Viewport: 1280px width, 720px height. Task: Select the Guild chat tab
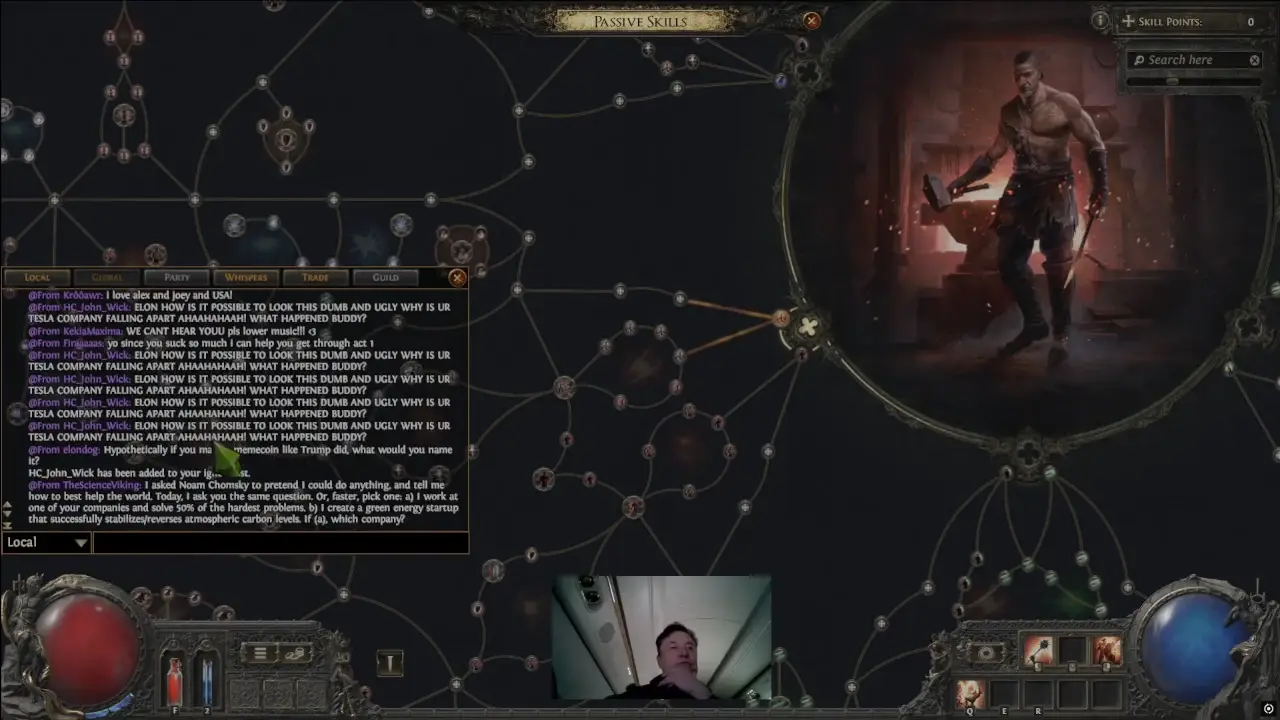click(x=386, y=277)
